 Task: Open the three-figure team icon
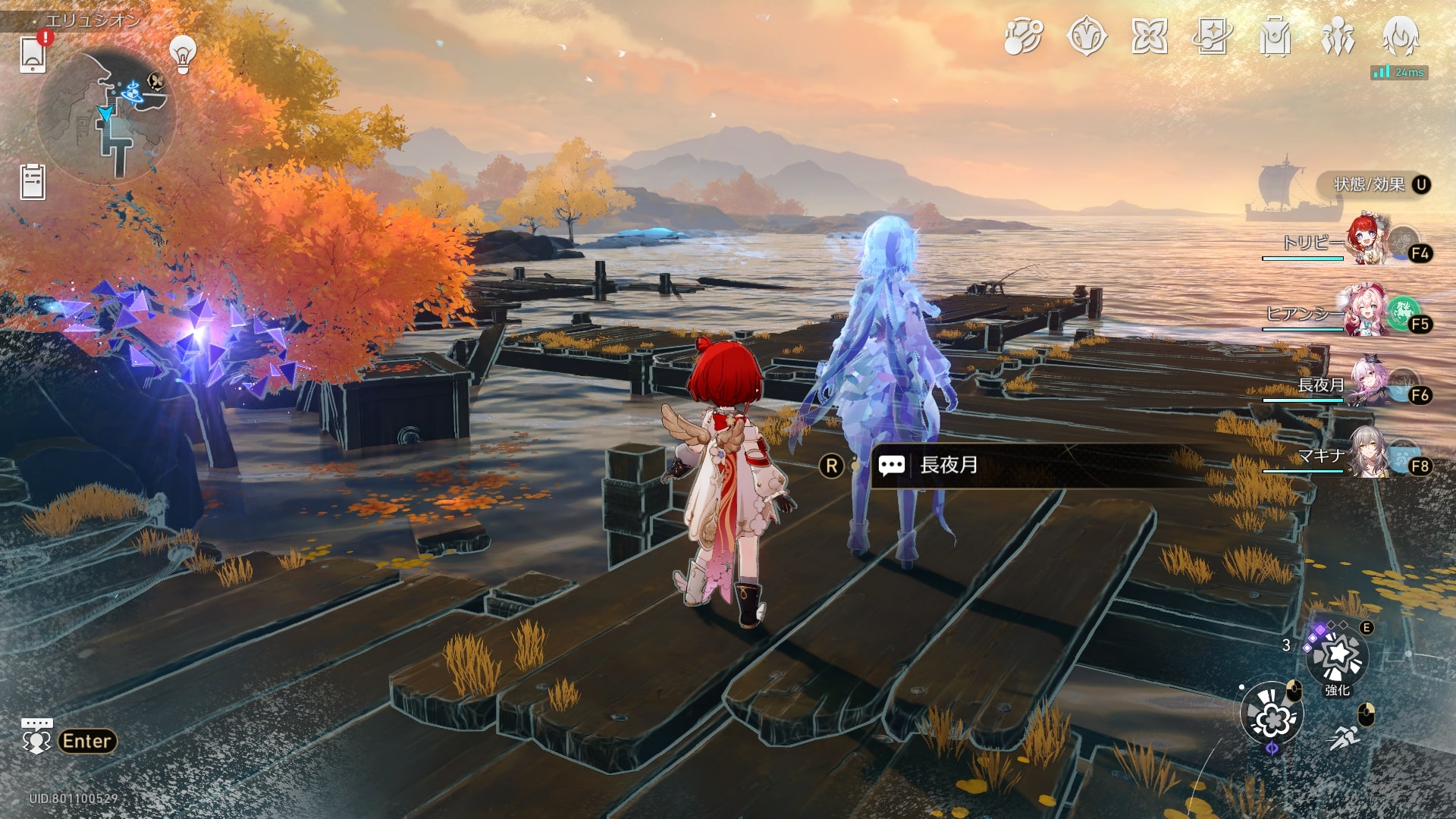tap(1338, 36)
